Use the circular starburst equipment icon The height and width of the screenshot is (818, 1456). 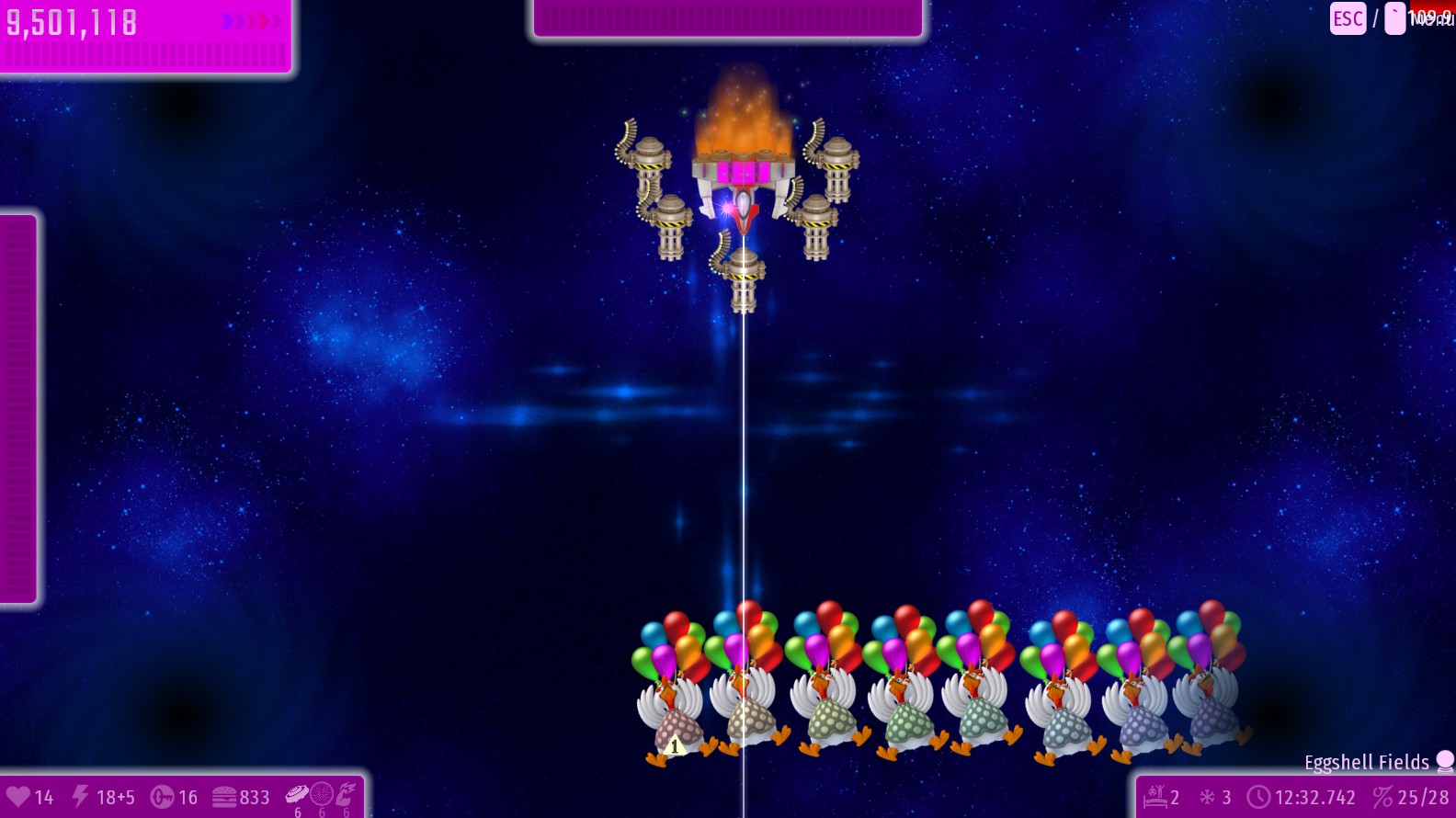[x=322, y=794]
